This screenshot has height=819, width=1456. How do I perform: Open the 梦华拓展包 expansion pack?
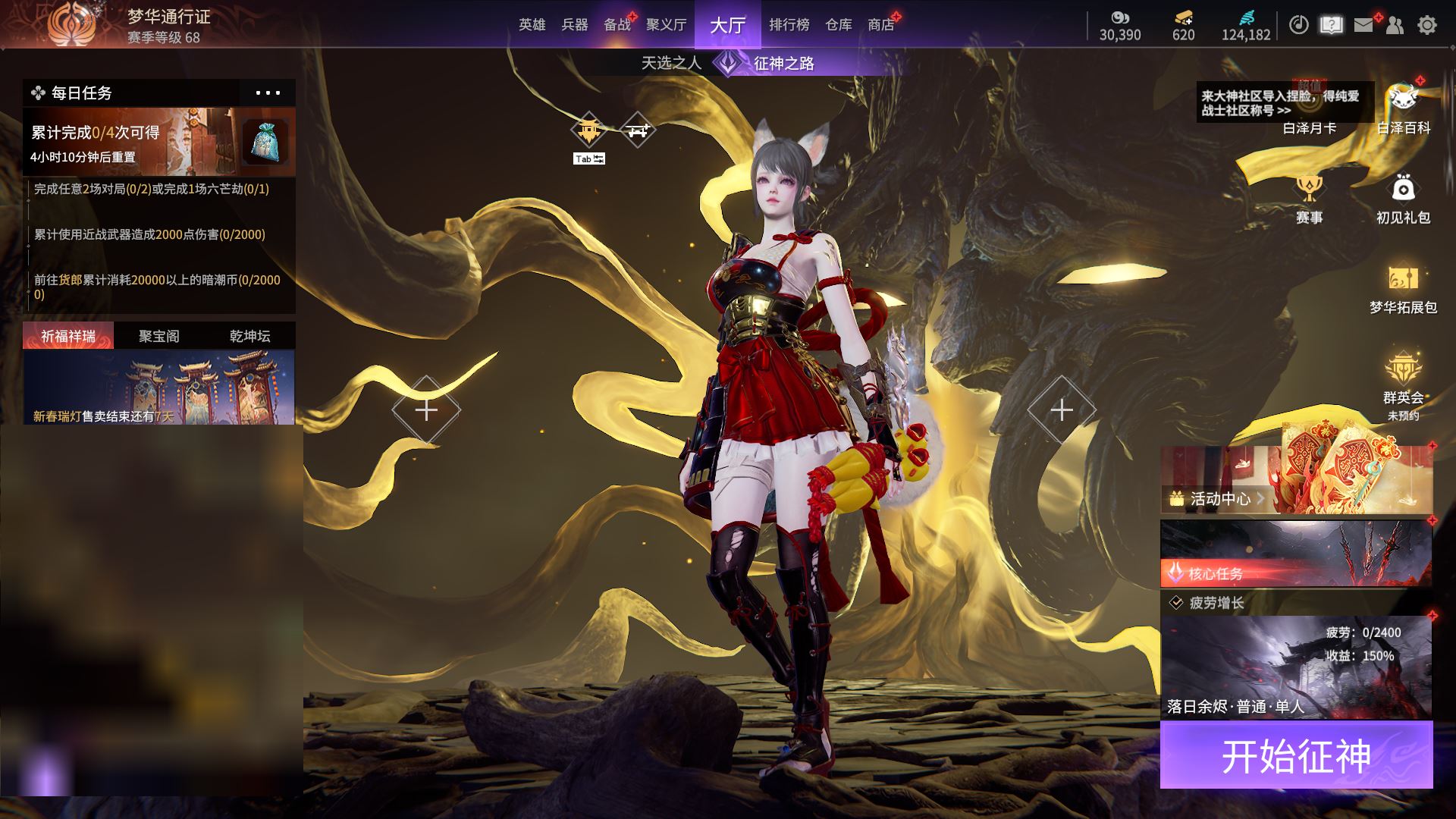(1403, 289)
